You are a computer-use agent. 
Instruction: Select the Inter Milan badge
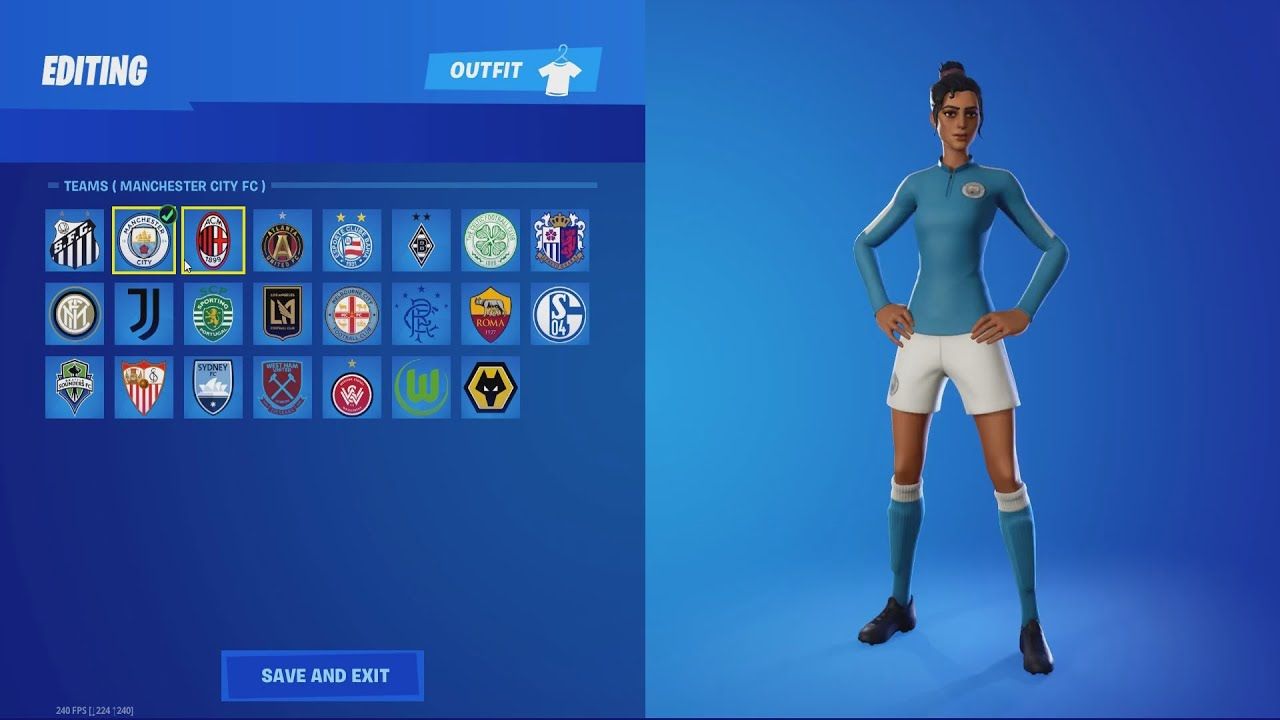point(74,314)
